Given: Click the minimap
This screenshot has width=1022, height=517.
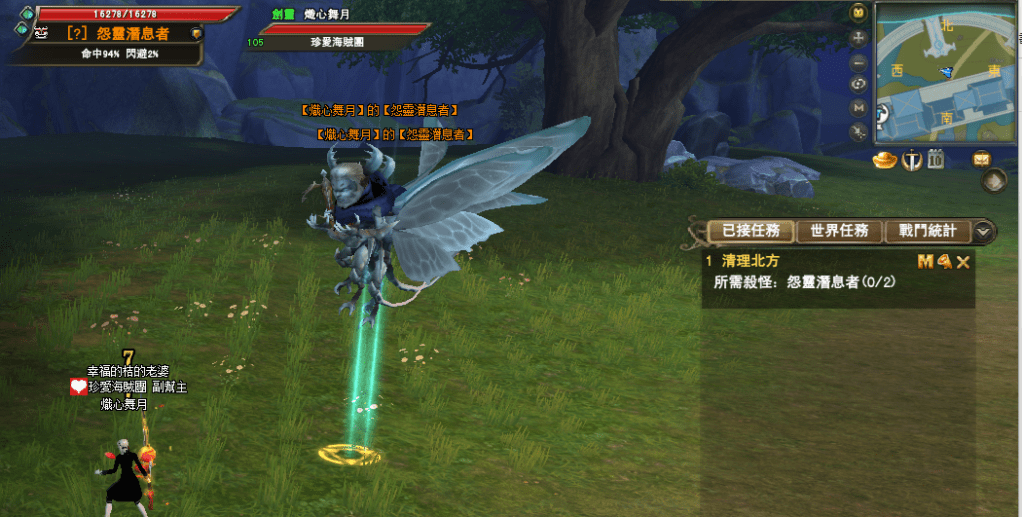Looking at the screenshot, I should [x=946, y=73].
